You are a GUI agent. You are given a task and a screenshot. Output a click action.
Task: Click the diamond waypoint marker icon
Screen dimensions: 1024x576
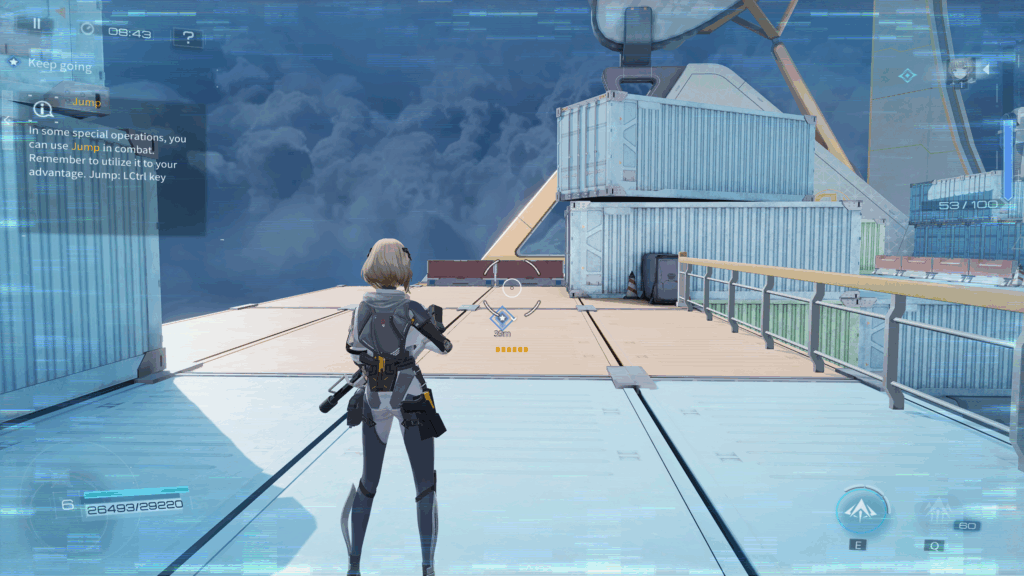point(502,317)
